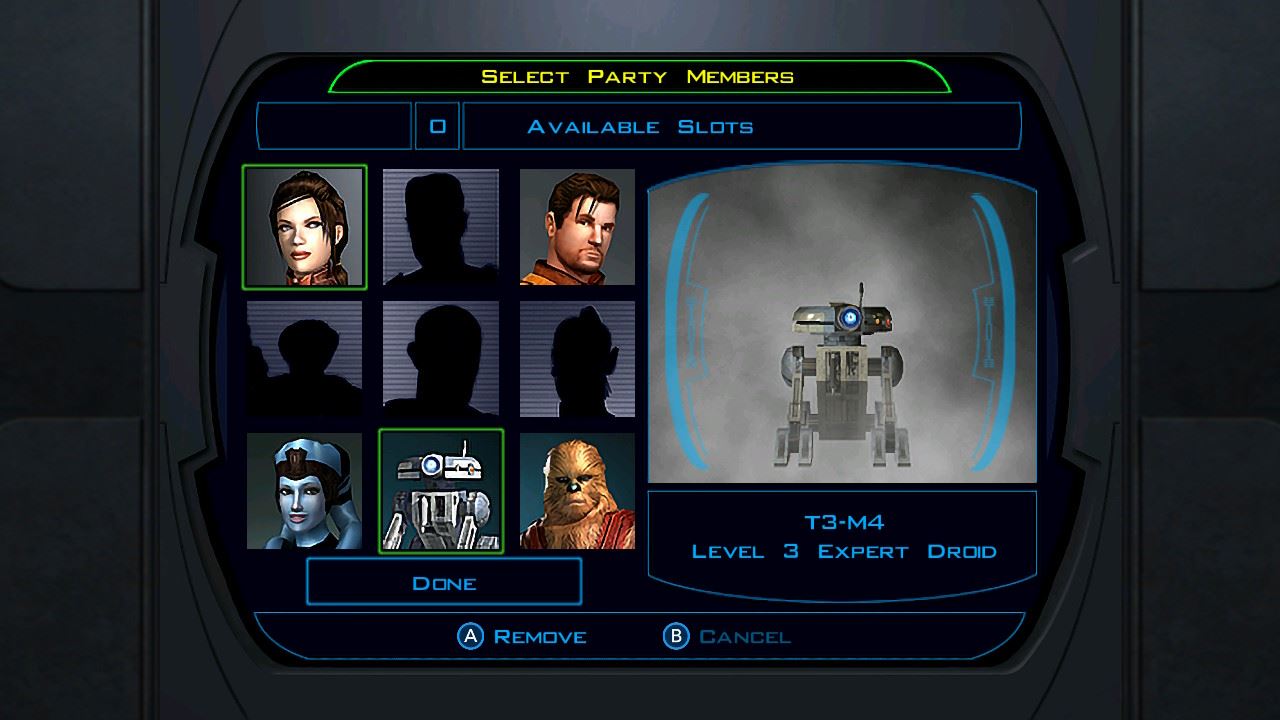Click Remove to drop the party member

point(522,636)
